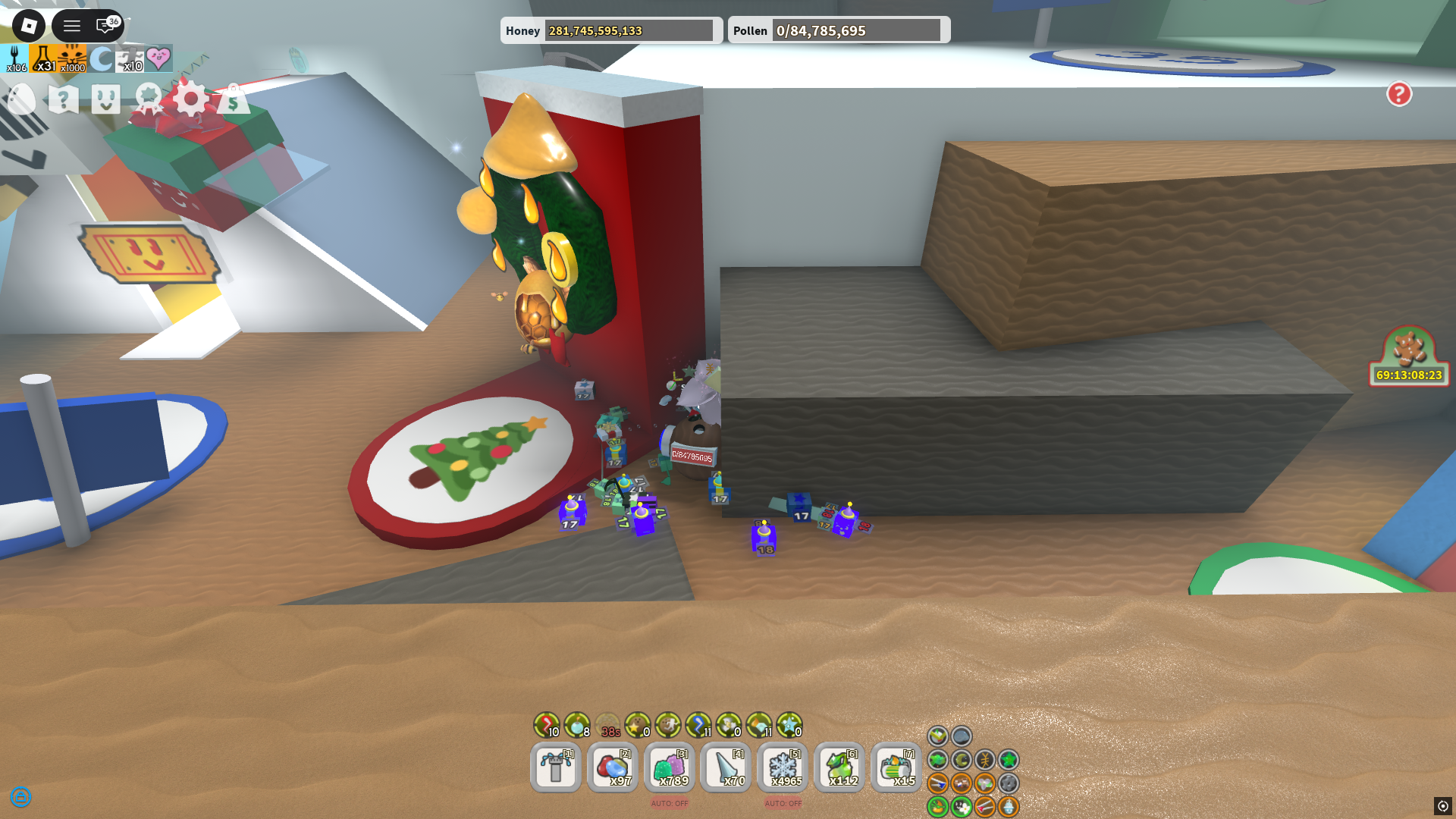This screenshot has width=1456, height=819.
Task: Toggle AUTO: OFF under the Gumdrops slot
Action: 668,802
